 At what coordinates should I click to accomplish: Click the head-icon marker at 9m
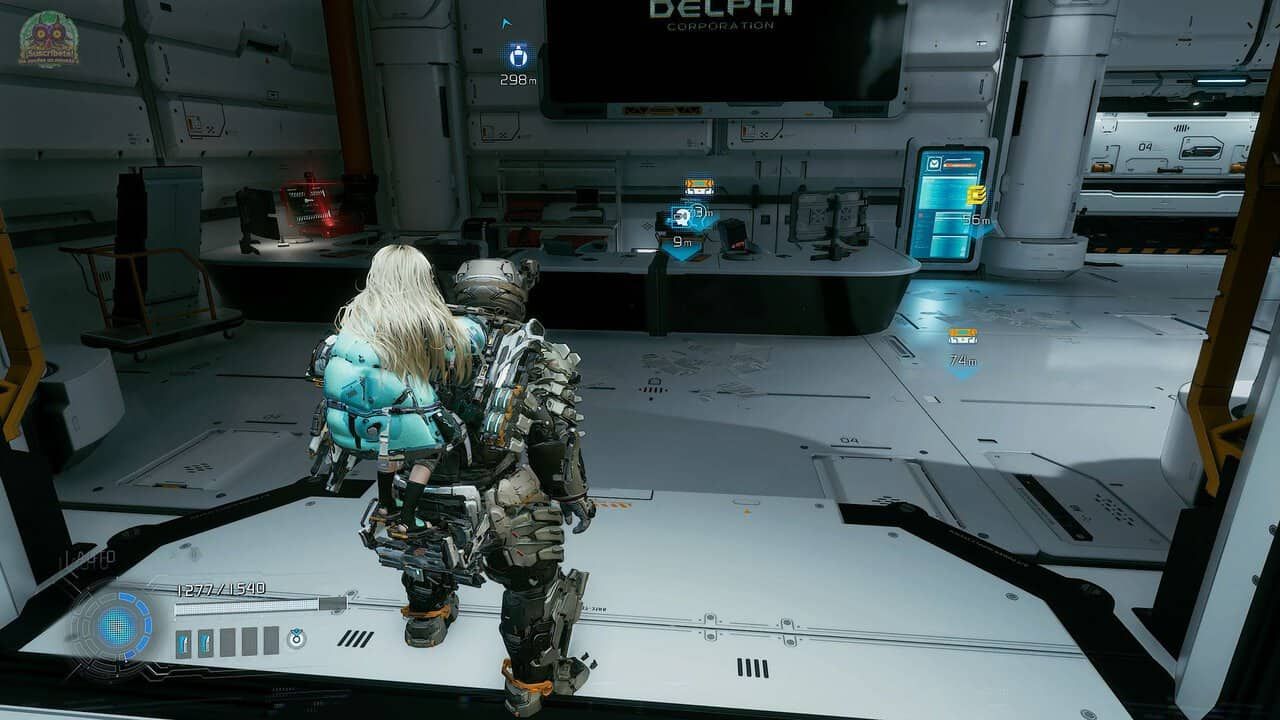682,218
